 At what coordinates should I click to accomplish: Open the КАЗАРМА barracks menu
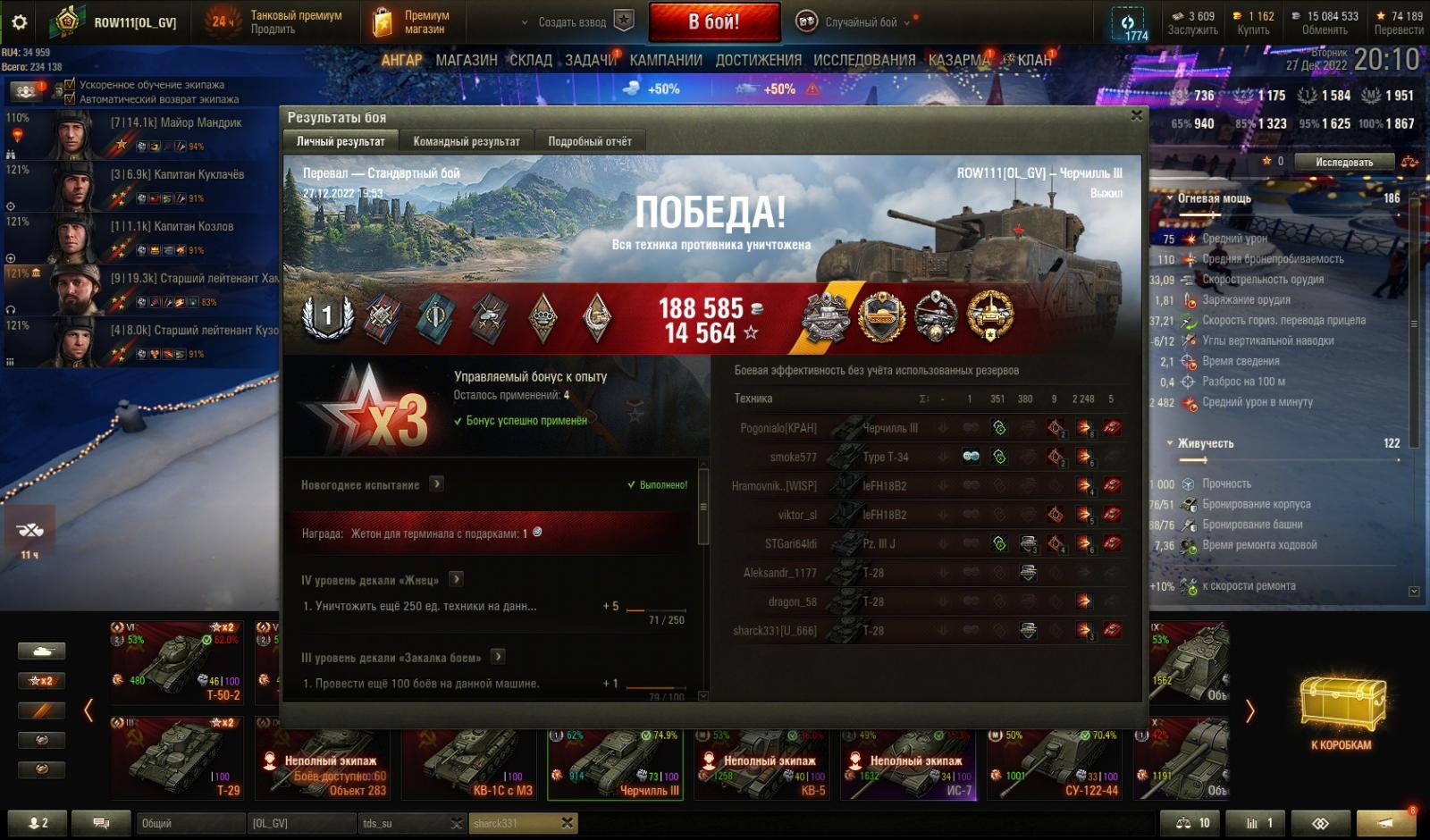click(x=958, y=60)
